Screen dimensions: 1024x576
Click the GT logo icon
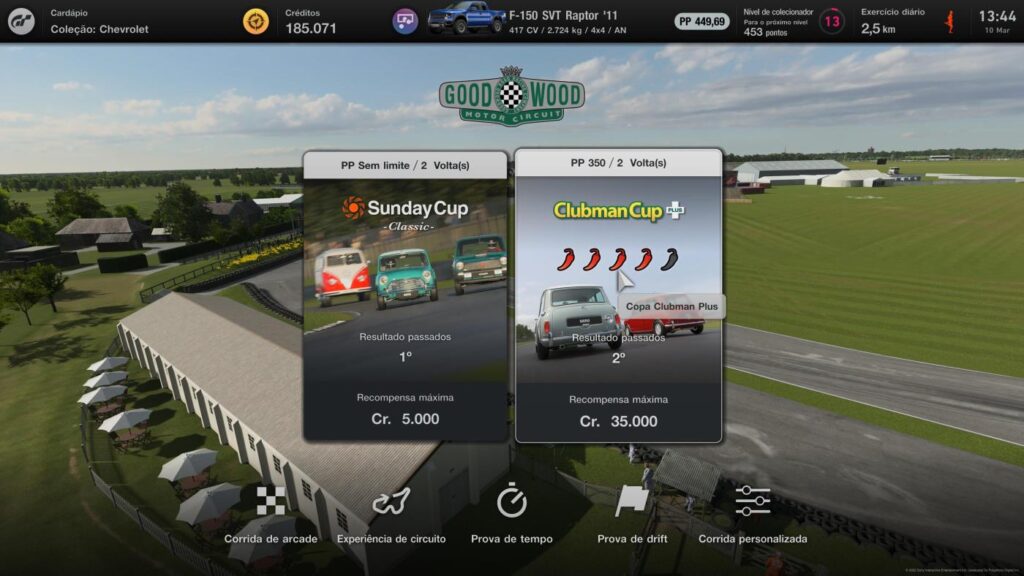[x=21, y=21]
